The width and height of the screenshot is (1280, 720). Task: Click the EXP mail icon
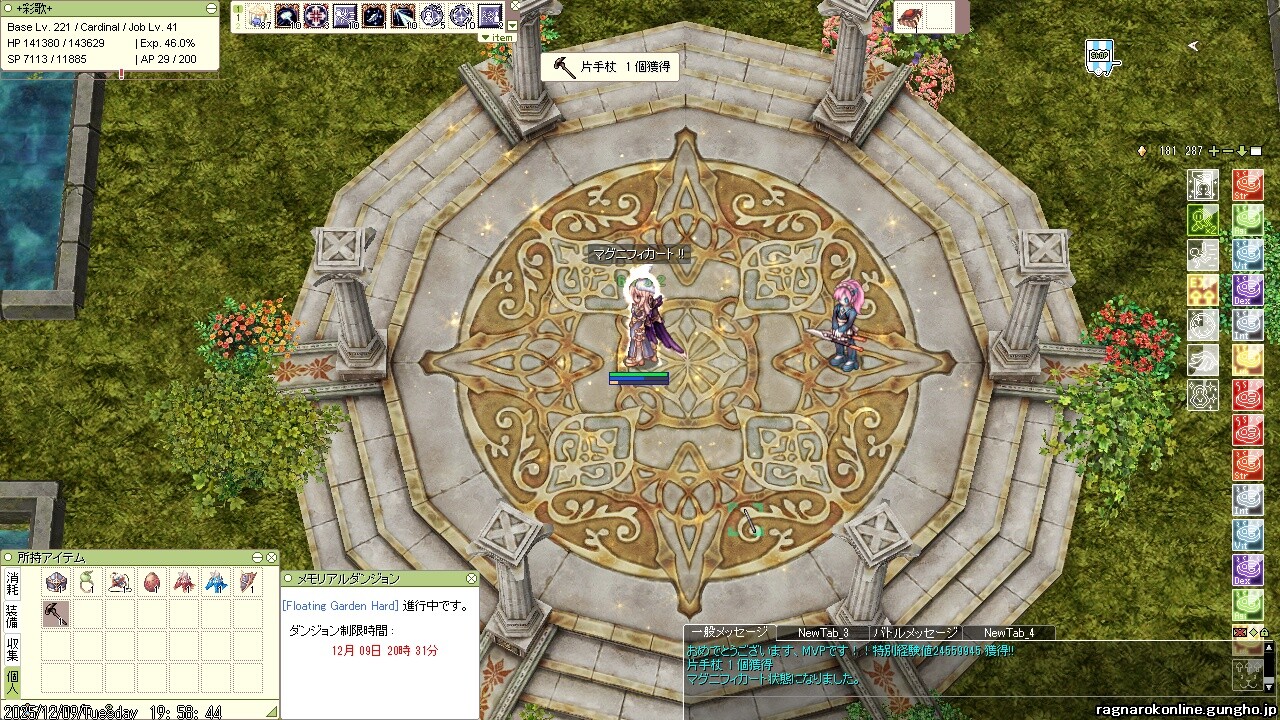click(x=1100, y=56)
